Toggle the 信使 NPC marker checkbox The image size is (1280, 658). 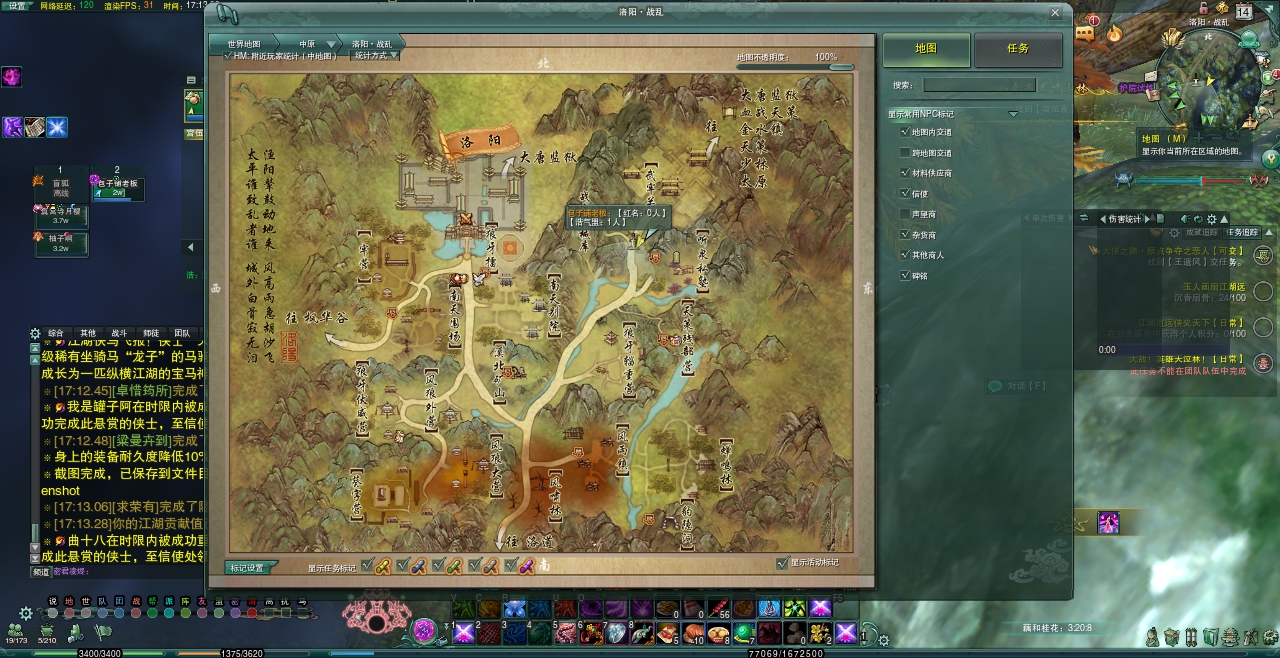point(905,194)
